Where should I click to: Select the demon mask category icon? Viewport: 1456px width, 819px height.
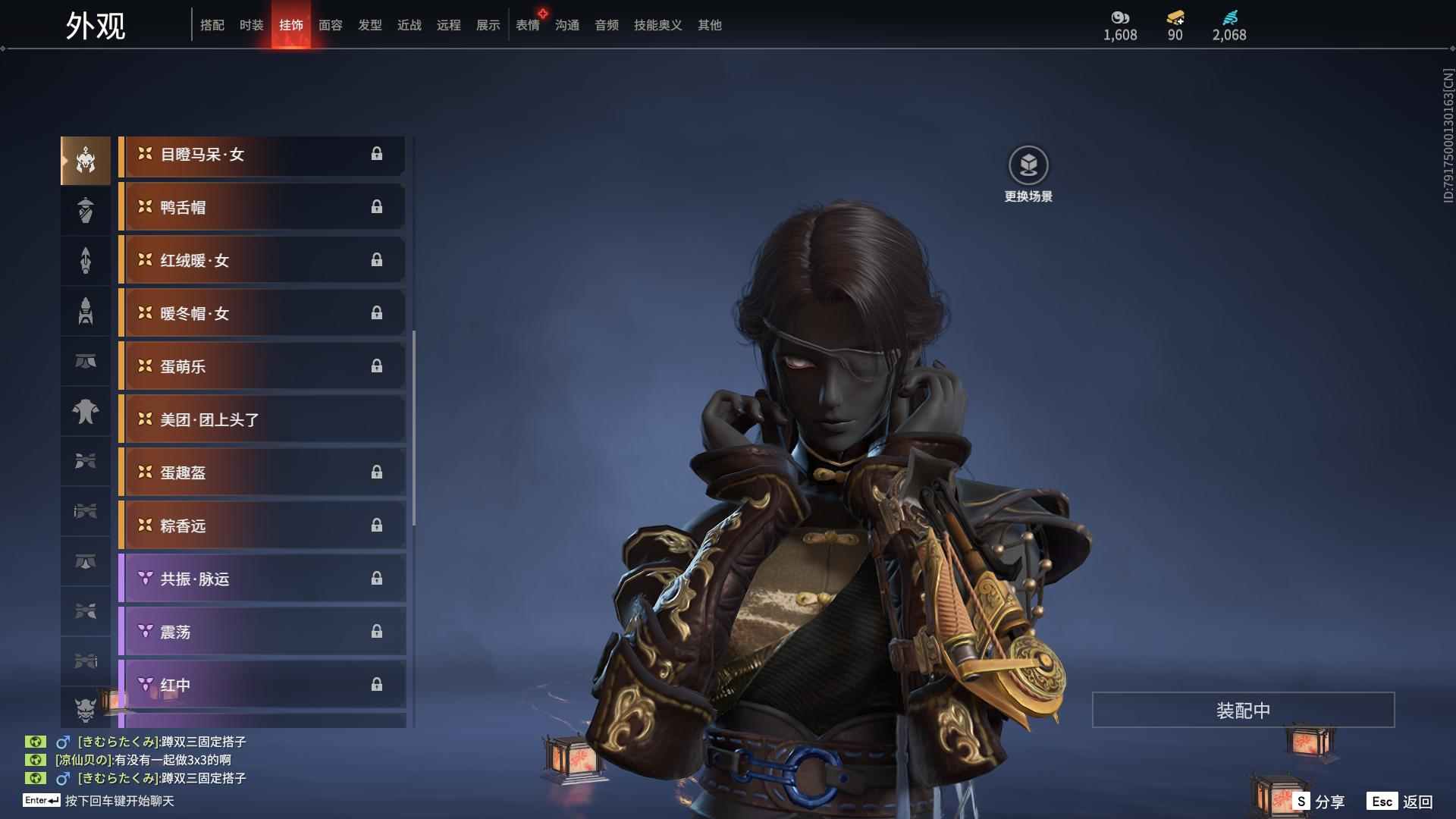[86, 709]
